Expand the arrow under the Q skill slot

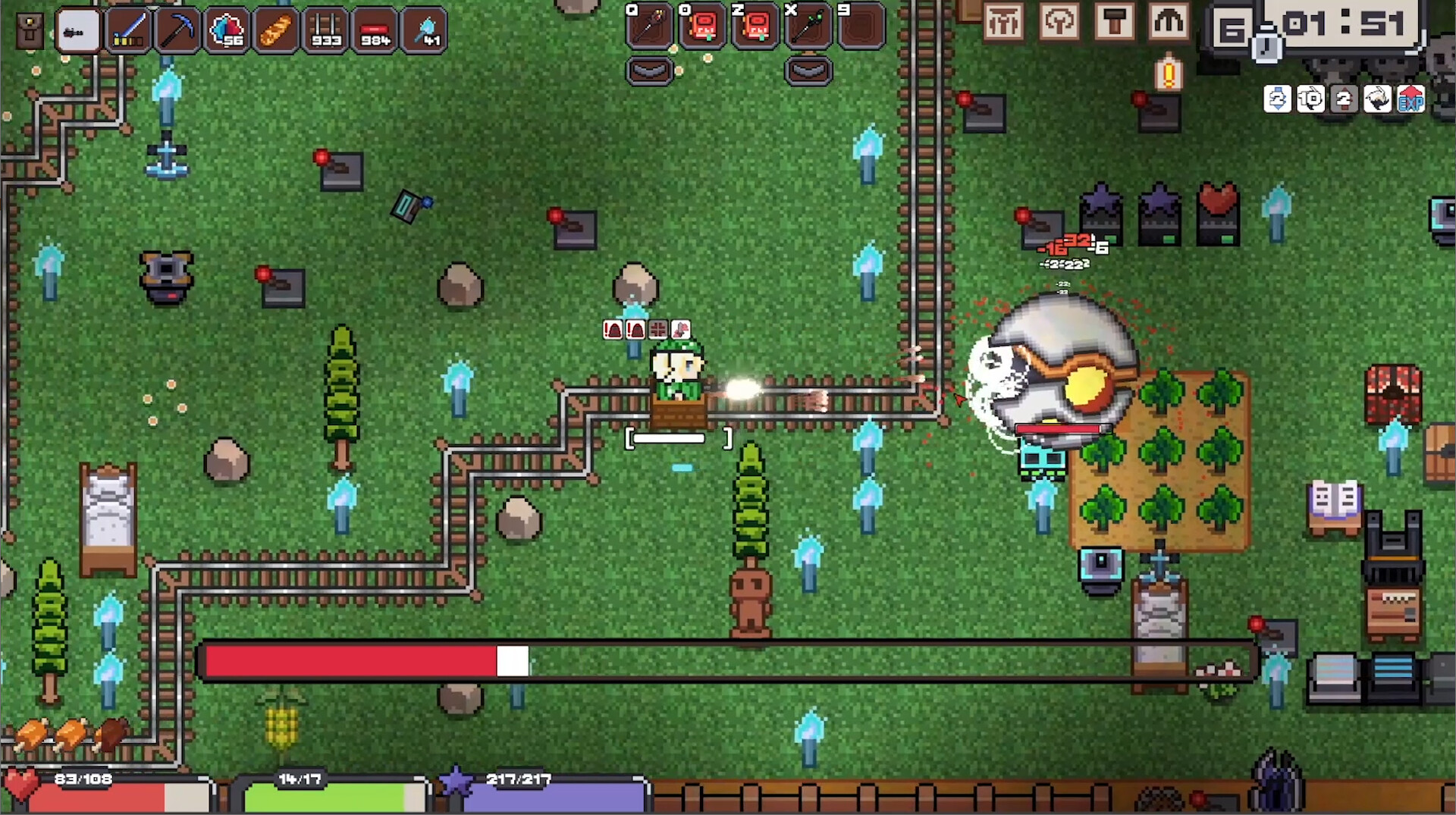tap(650, 71)
